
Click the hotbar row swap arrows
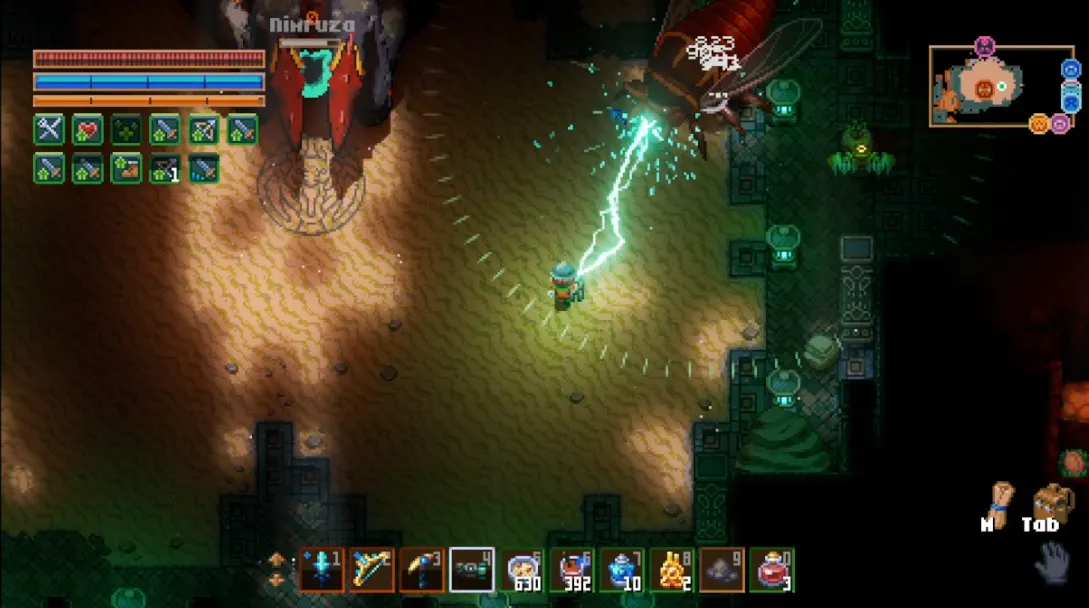[277, 571]
